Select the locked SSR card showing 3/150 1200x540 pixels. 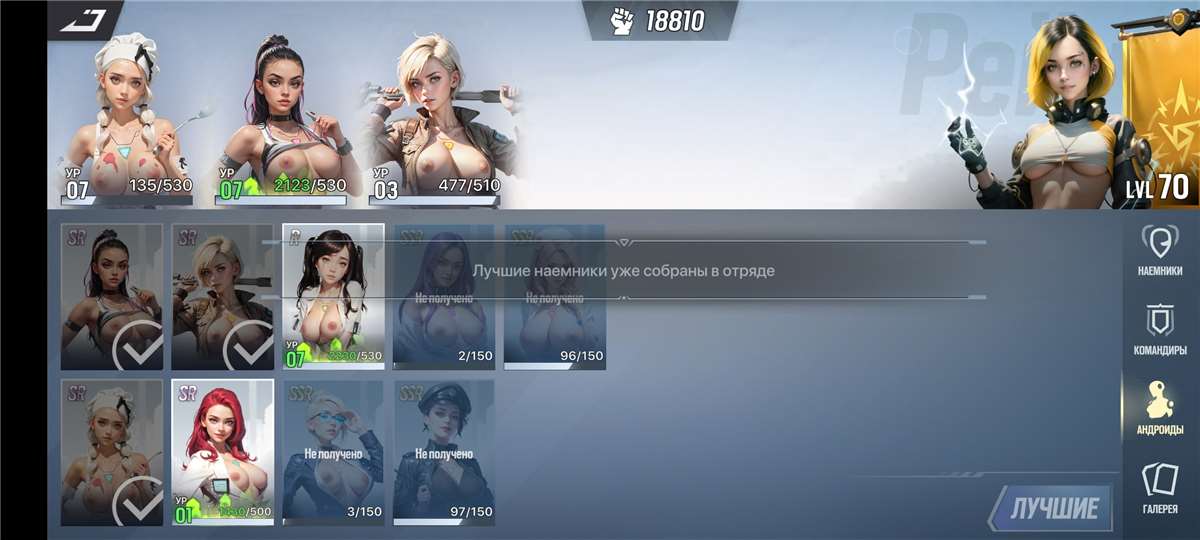coord(333,452)
